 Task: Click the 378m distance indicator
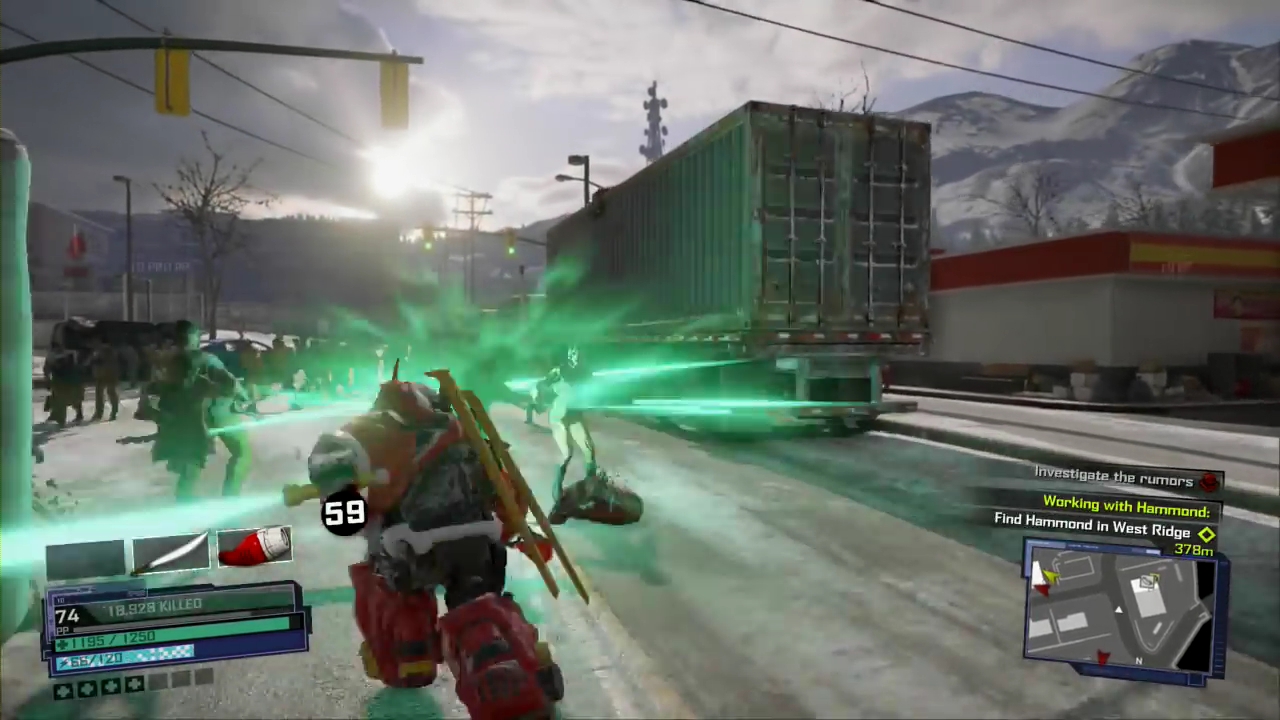coord(1193,551)
